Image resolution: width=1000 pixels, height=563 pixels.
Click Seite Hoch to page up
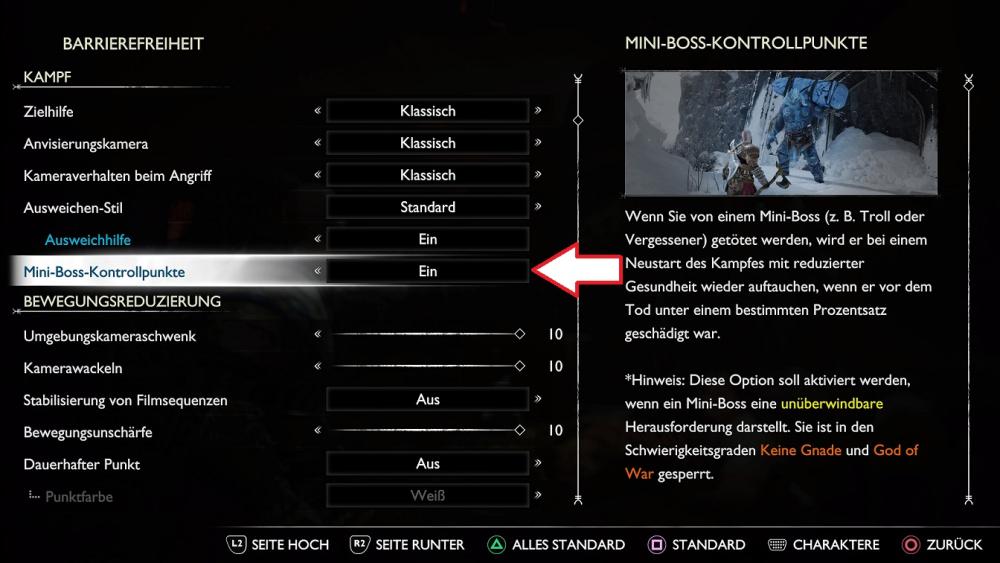[277, 545]
